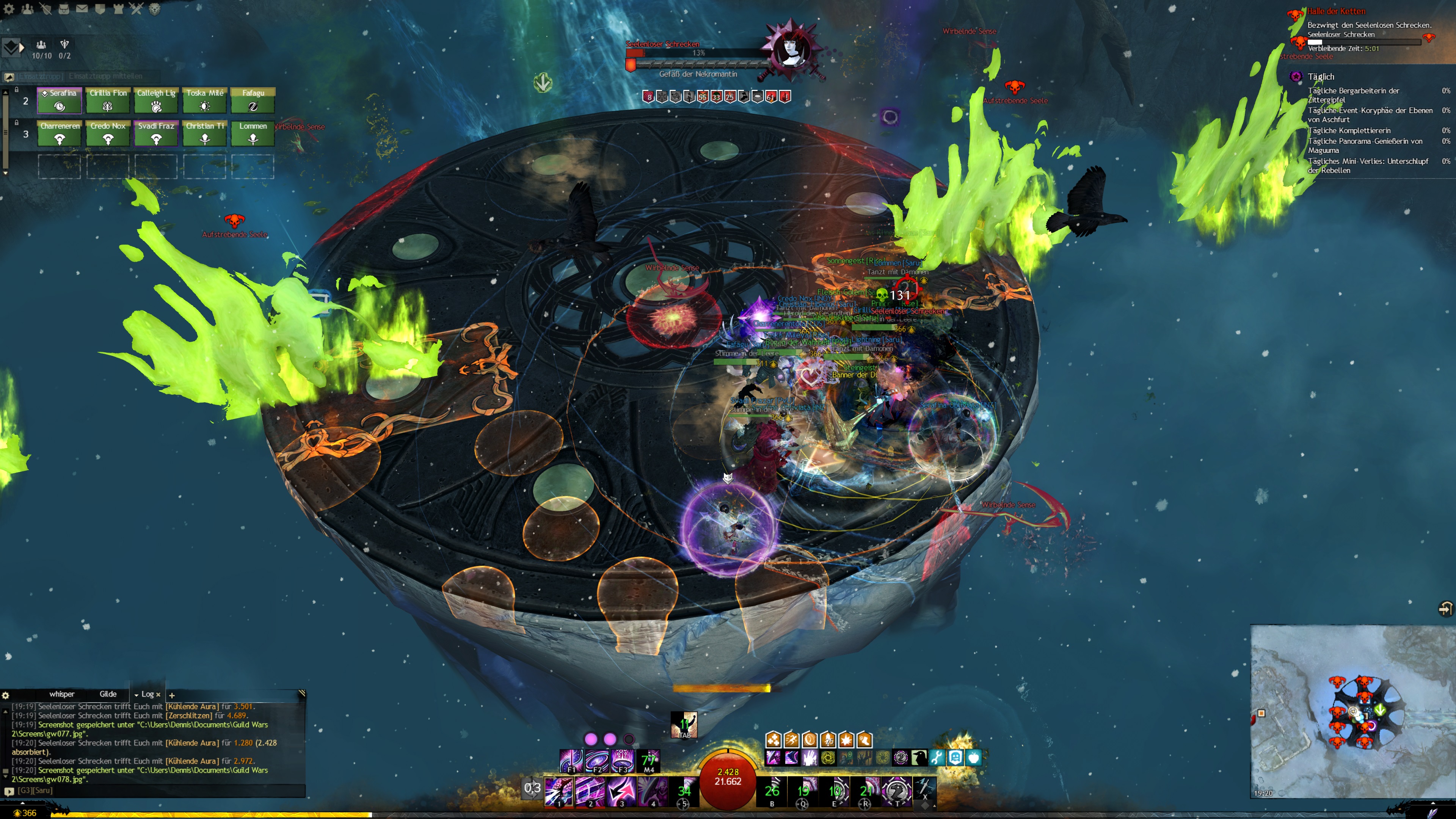Open the inventory bag icon
Screen dimensions: 1456x819
pos(64,9)
